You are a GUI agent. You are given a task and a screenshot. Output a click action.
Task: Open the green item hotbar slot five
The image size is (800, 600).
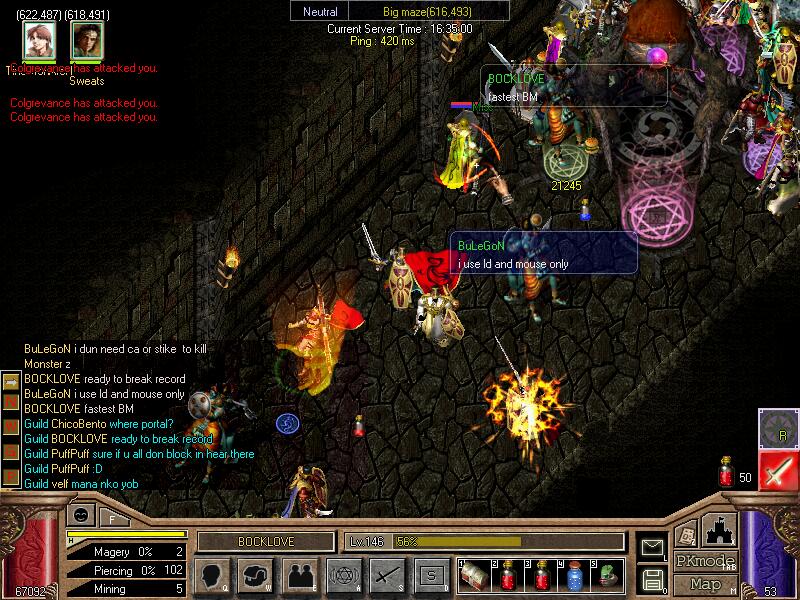607,574
